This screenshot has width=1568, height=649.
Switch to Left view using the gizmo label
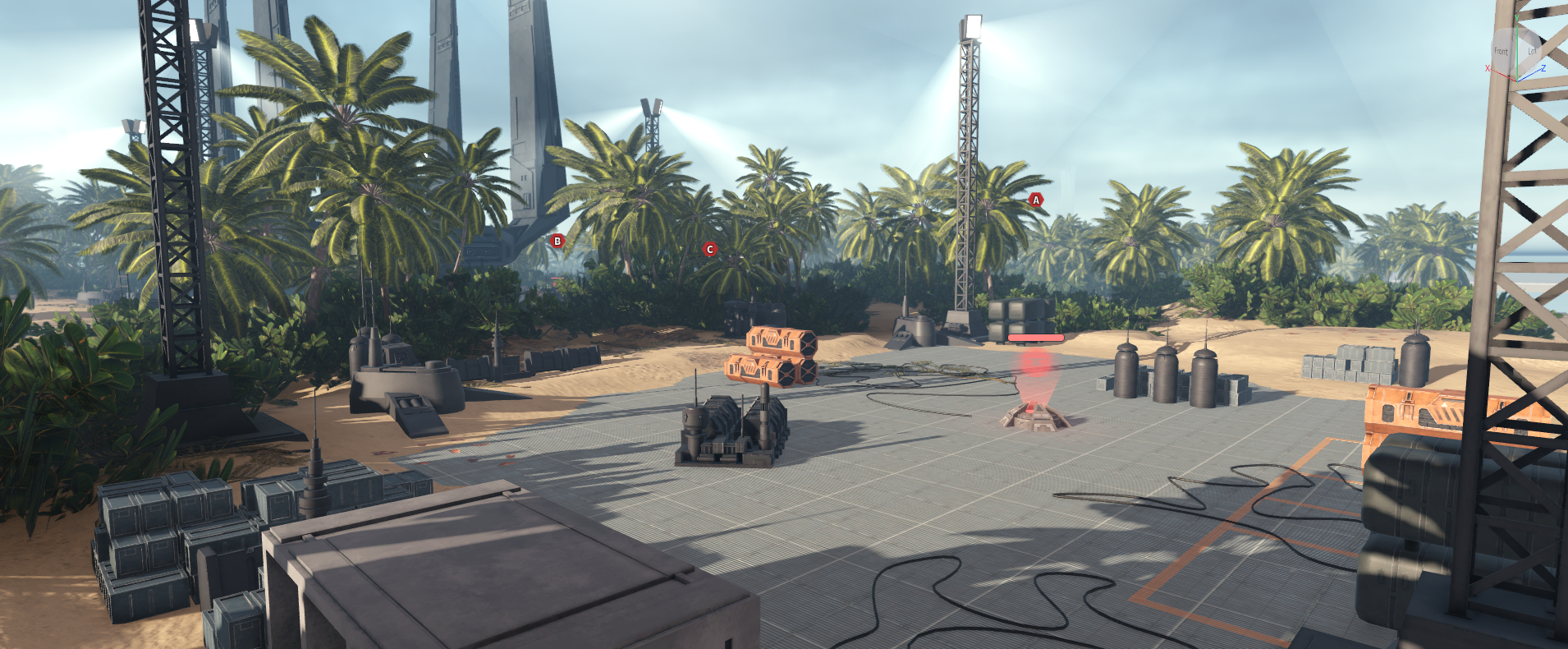(1533, 50)
